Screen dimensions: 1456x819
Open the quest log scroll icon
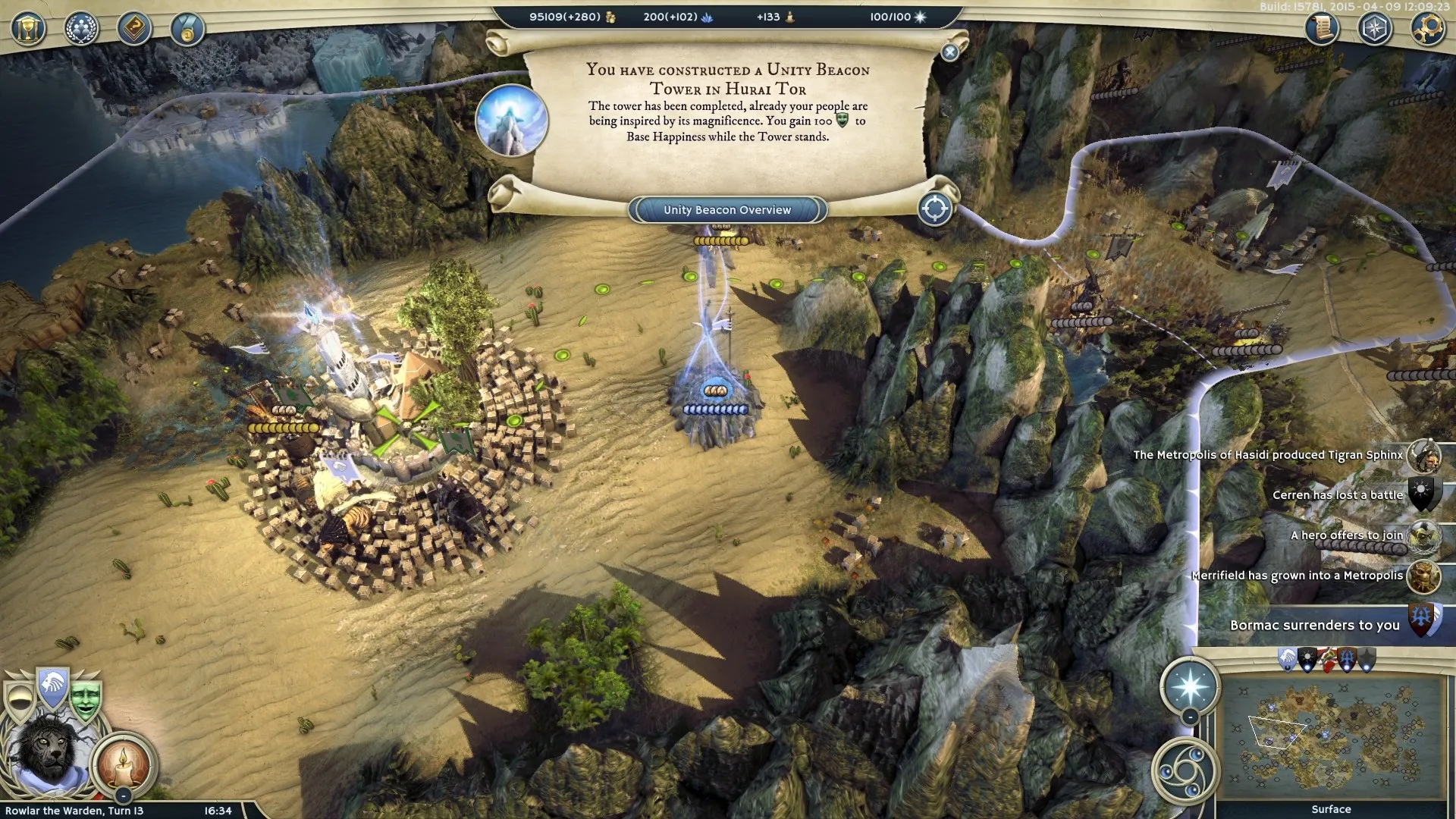[1319, 28]
